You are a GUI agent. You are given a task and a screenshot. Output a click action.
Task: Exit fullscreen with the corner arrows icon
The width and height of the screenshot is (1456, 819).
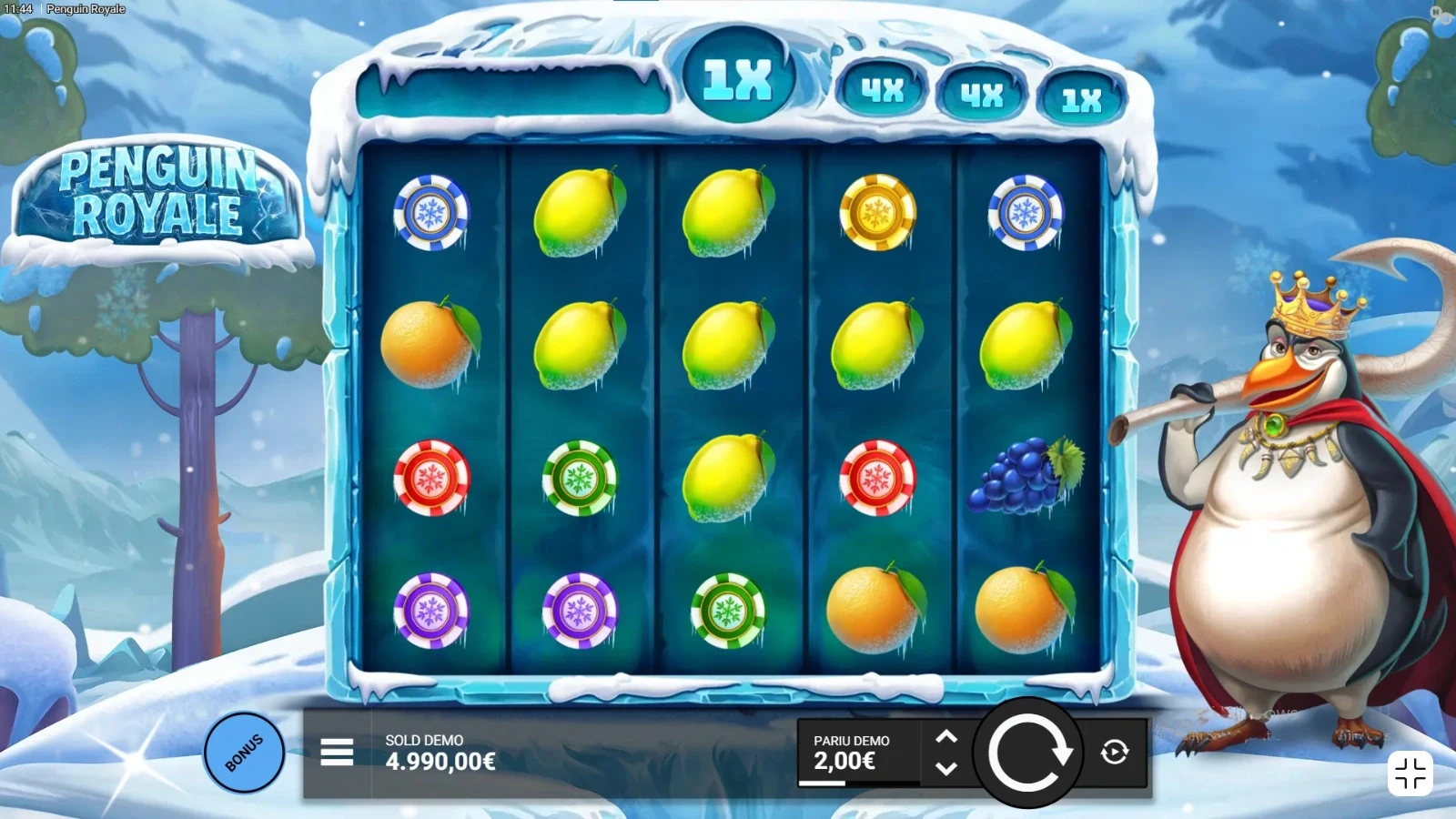coord(1410,773)
